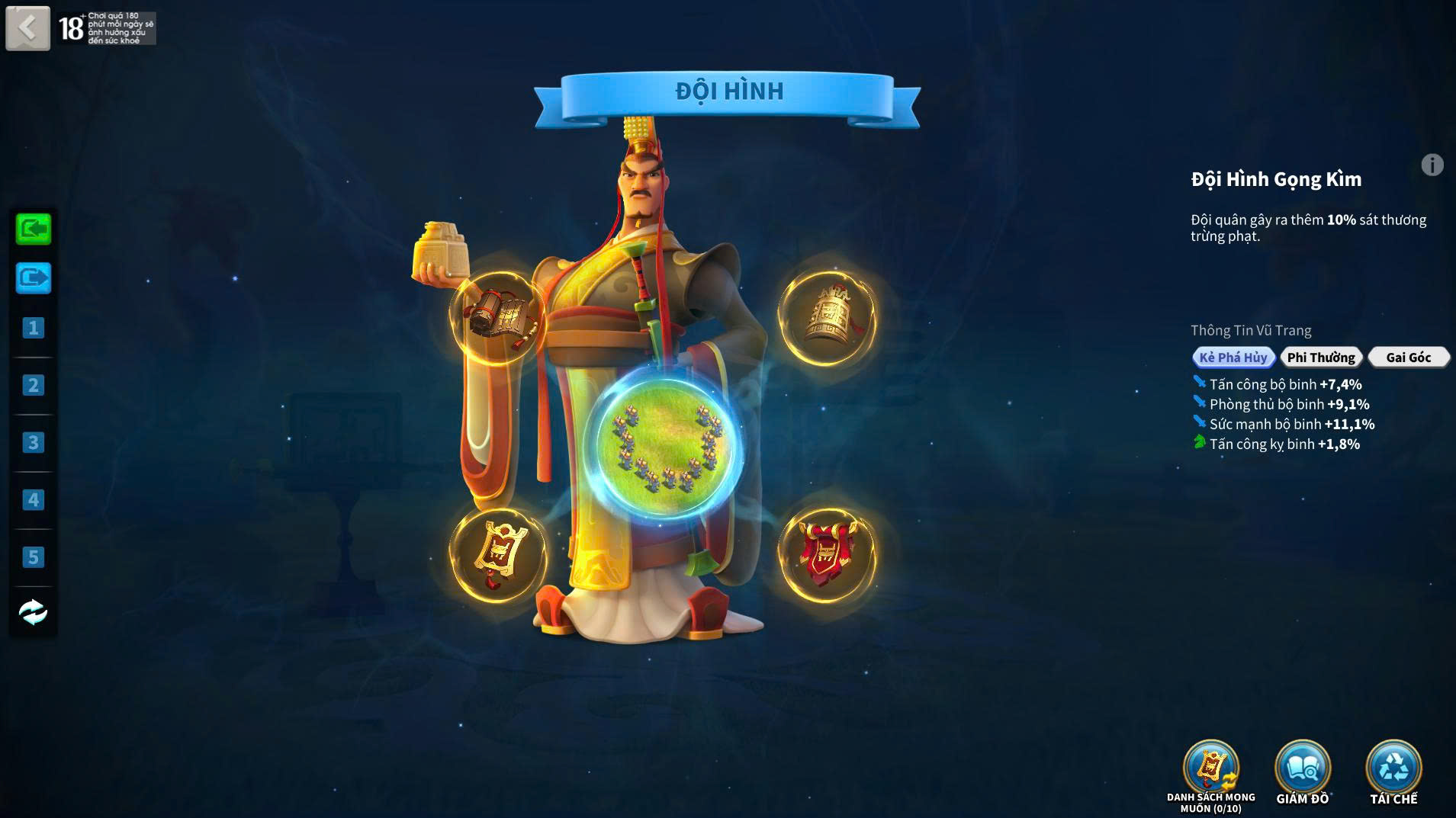This screenshot has height=818, width=1456.
Task: Click the swap arrows refresh icon
Action: click(33, 612)
